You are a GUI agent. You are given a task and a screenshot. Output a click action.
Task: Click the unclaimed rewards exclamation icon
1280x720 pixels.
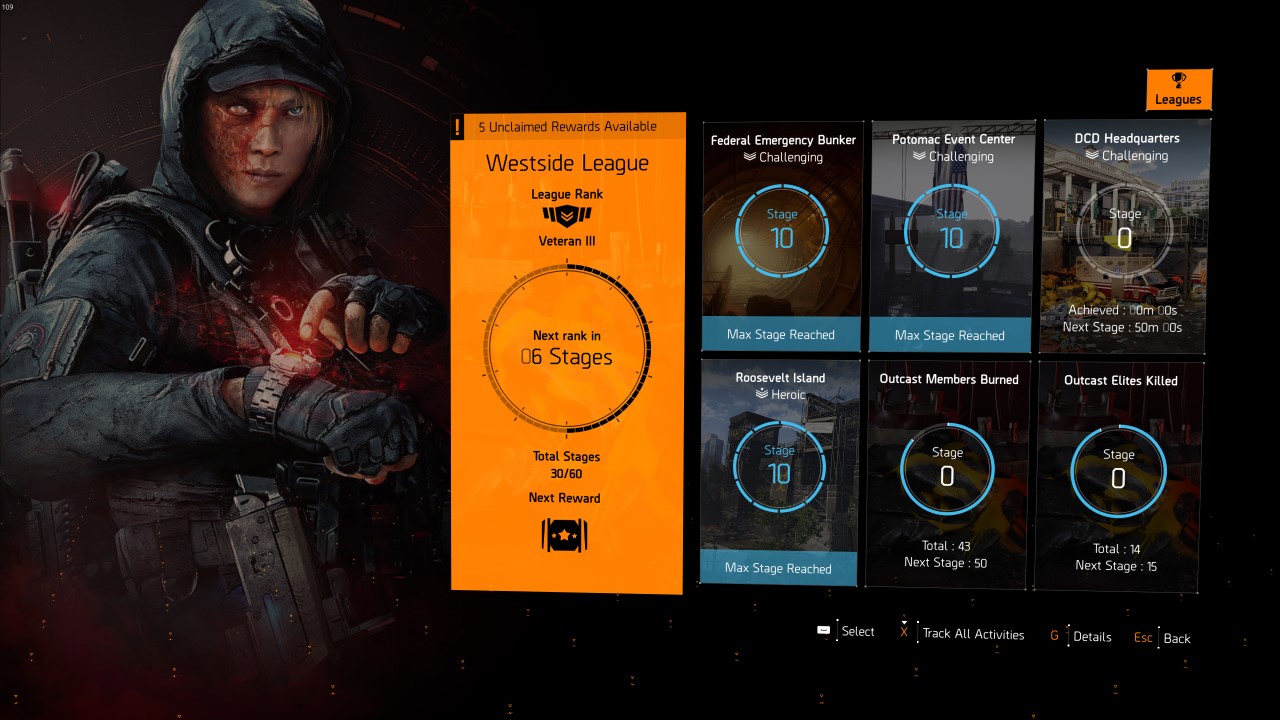click(459, 126)
